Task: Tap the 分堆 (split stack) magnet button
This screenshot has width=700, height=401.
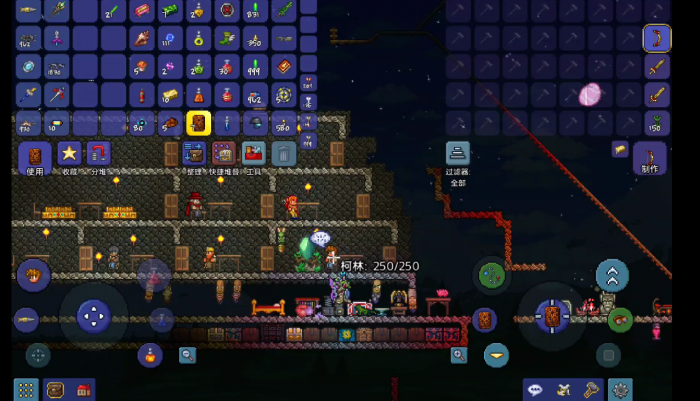Action: coord(98,154)
